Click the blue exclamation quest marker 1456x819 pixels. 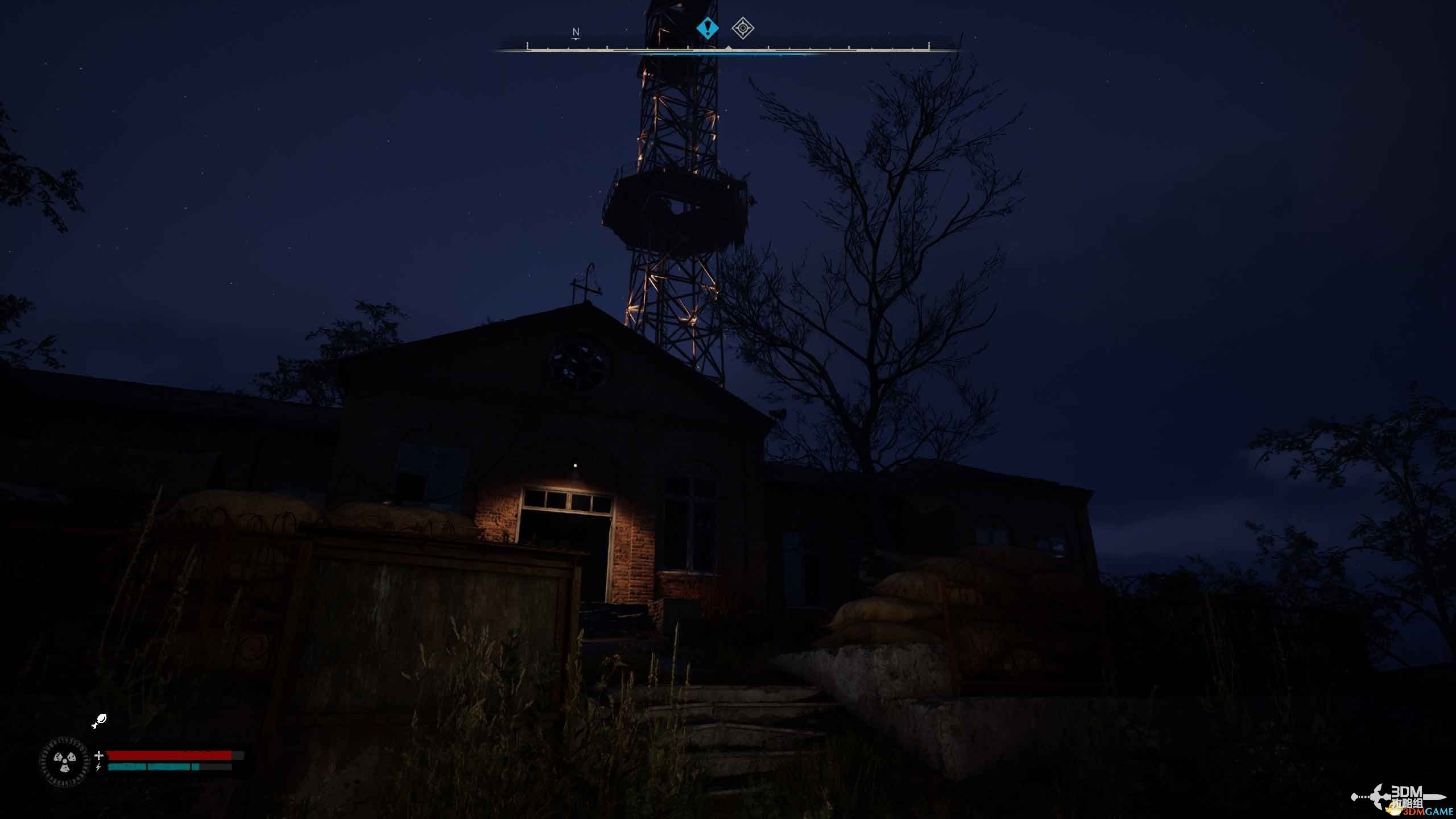coord(707,28)
